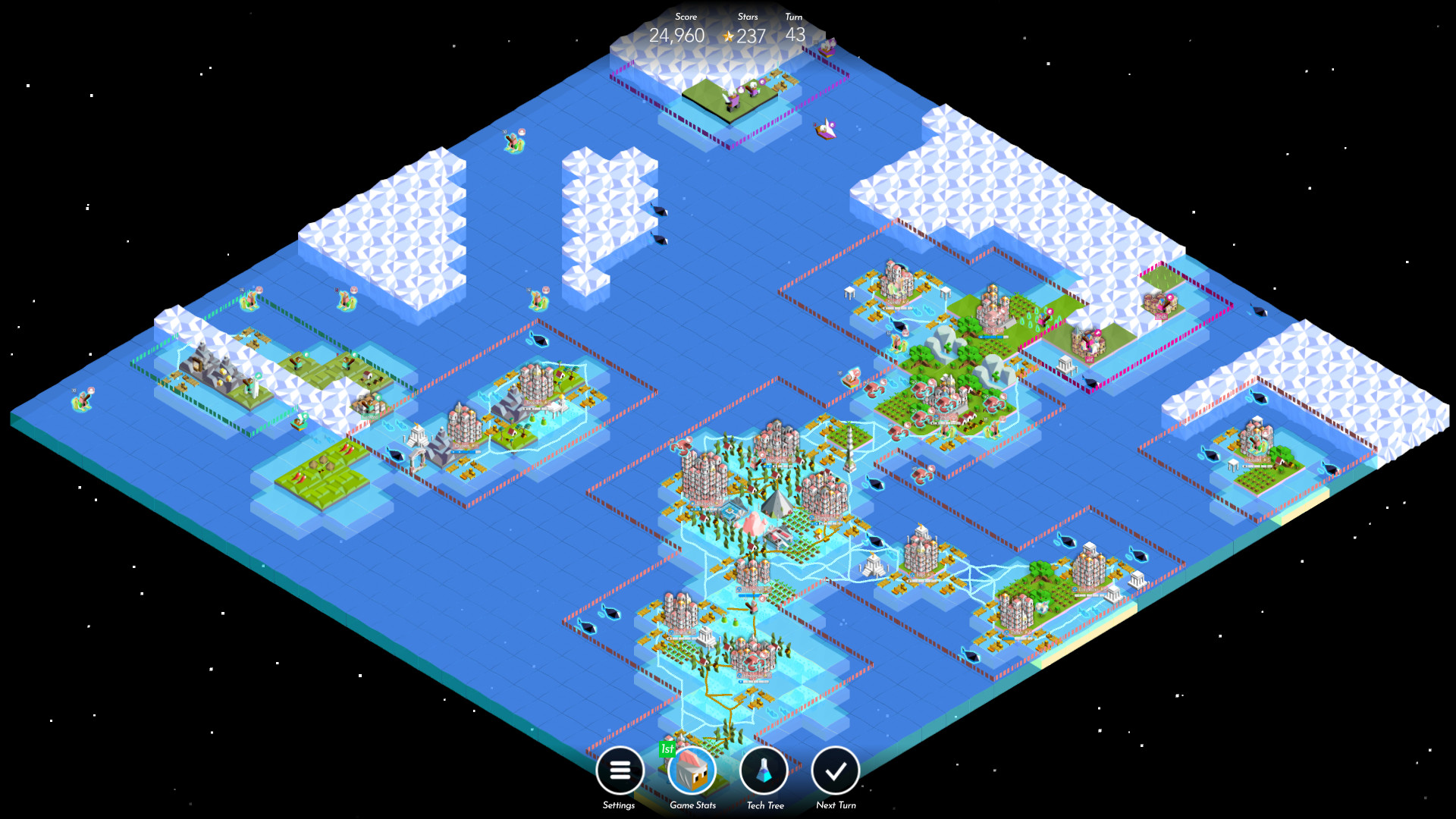Click the green 1st place rank badge

coord(667,751)
